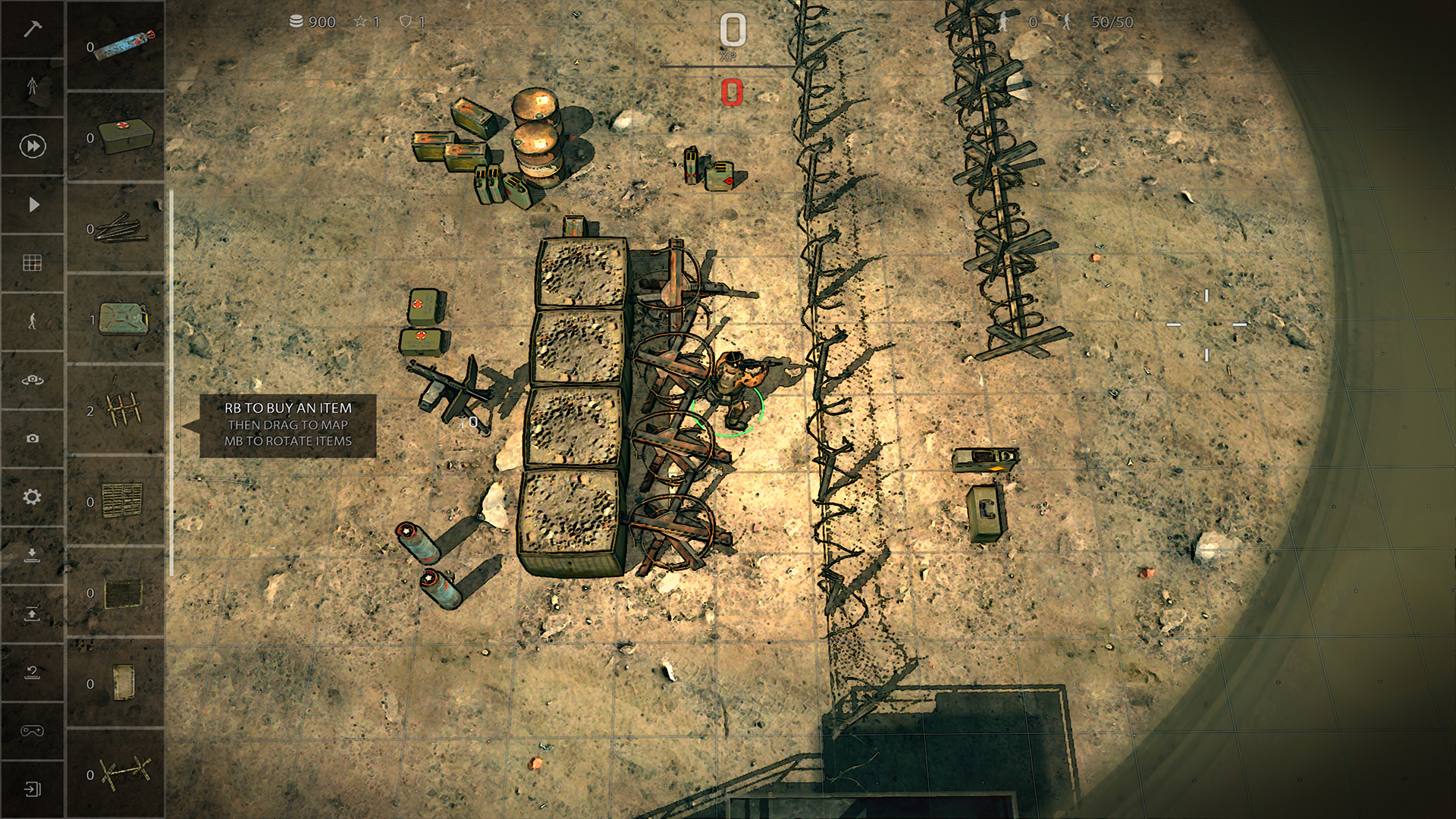Click the undo arrow icon
This screenshot has height=819, width=1456.
(x=32, y=670)
